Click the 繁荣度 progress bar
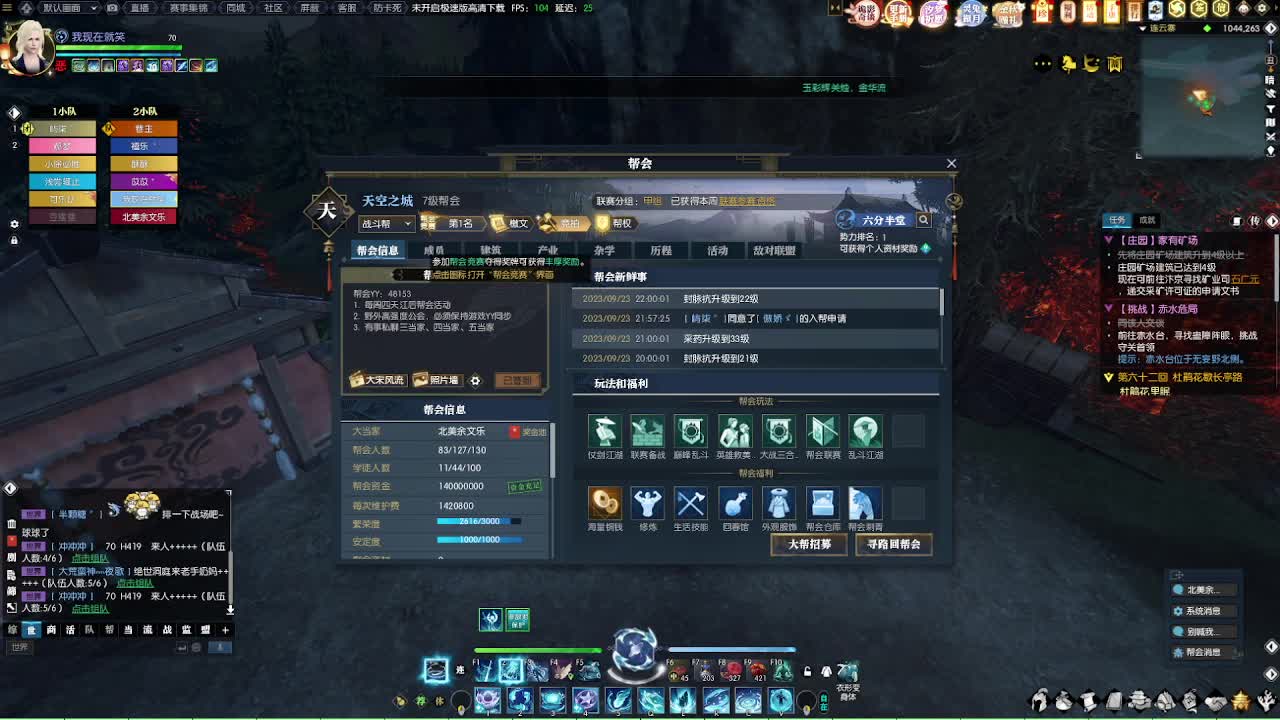Viewport: 1280px width, 720px height. pos(480,520)
